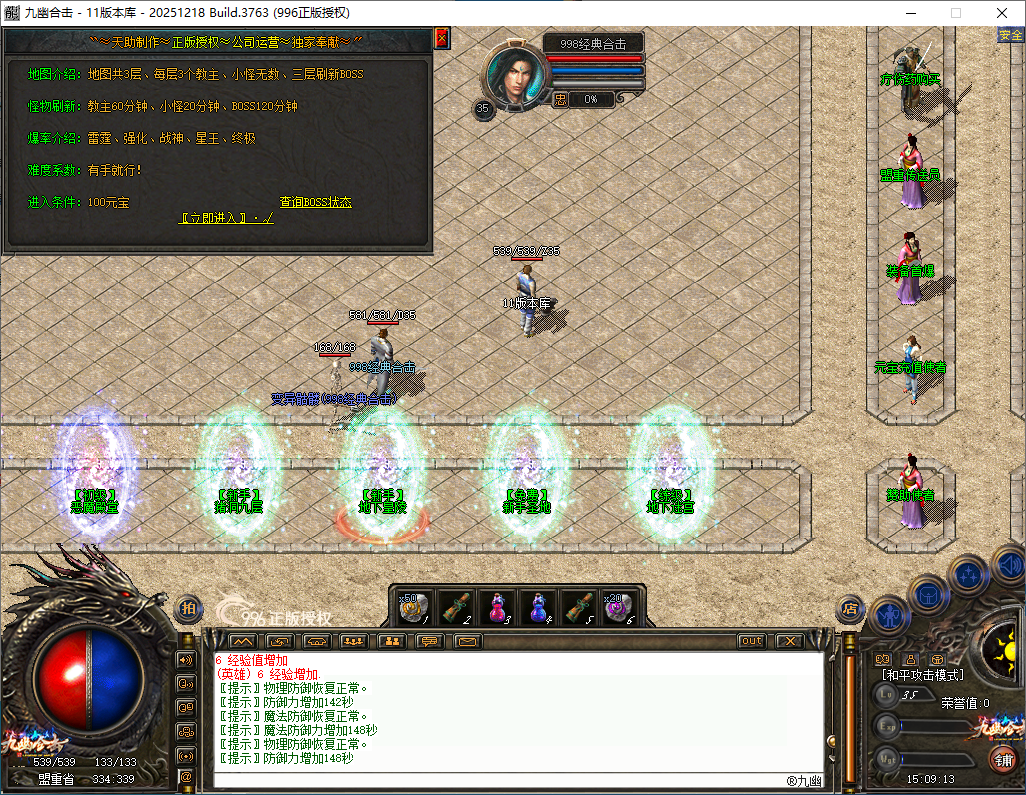Open the 铺 stall button
The image size is (1026, 795).
pos(1001,759)
